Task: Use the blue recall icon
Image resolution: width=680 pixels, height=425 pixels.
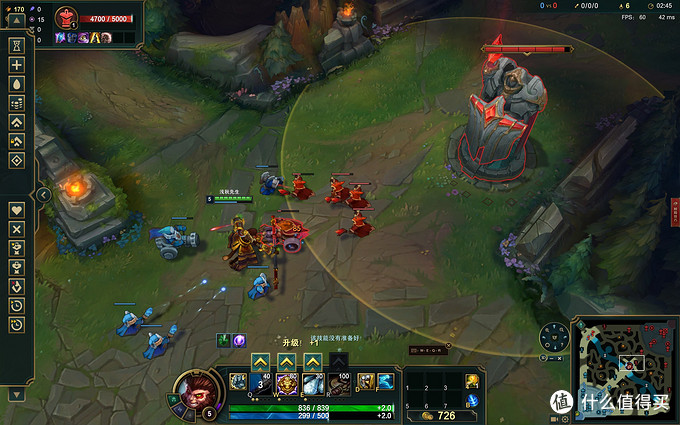Action: click(x=472, y=400)
